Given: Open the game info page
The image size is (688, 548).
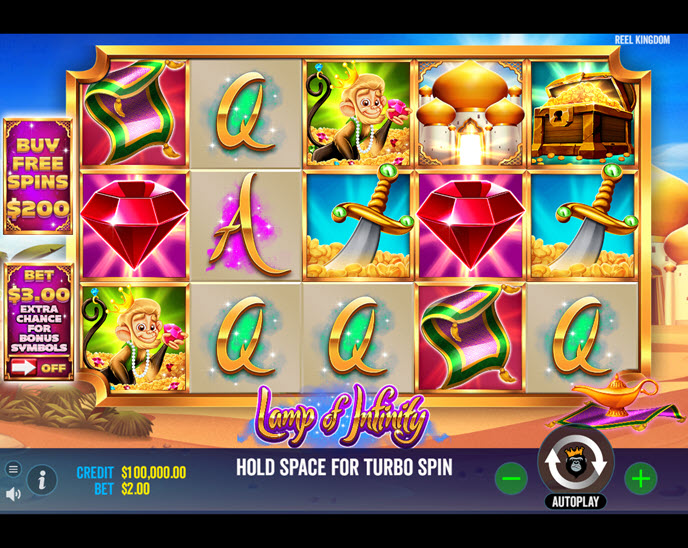Looking at the screenshot, I should [41, 481].
